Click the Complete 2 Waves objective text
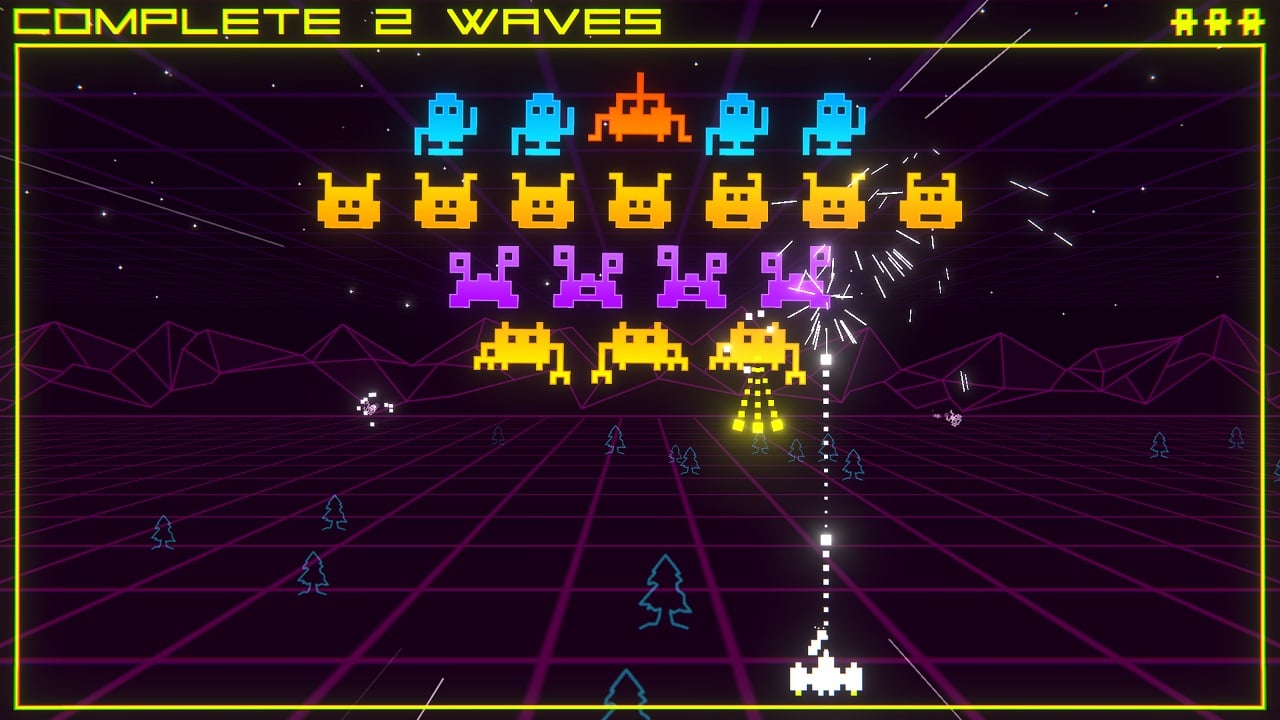1280x720 pixels. pos(338,21)
